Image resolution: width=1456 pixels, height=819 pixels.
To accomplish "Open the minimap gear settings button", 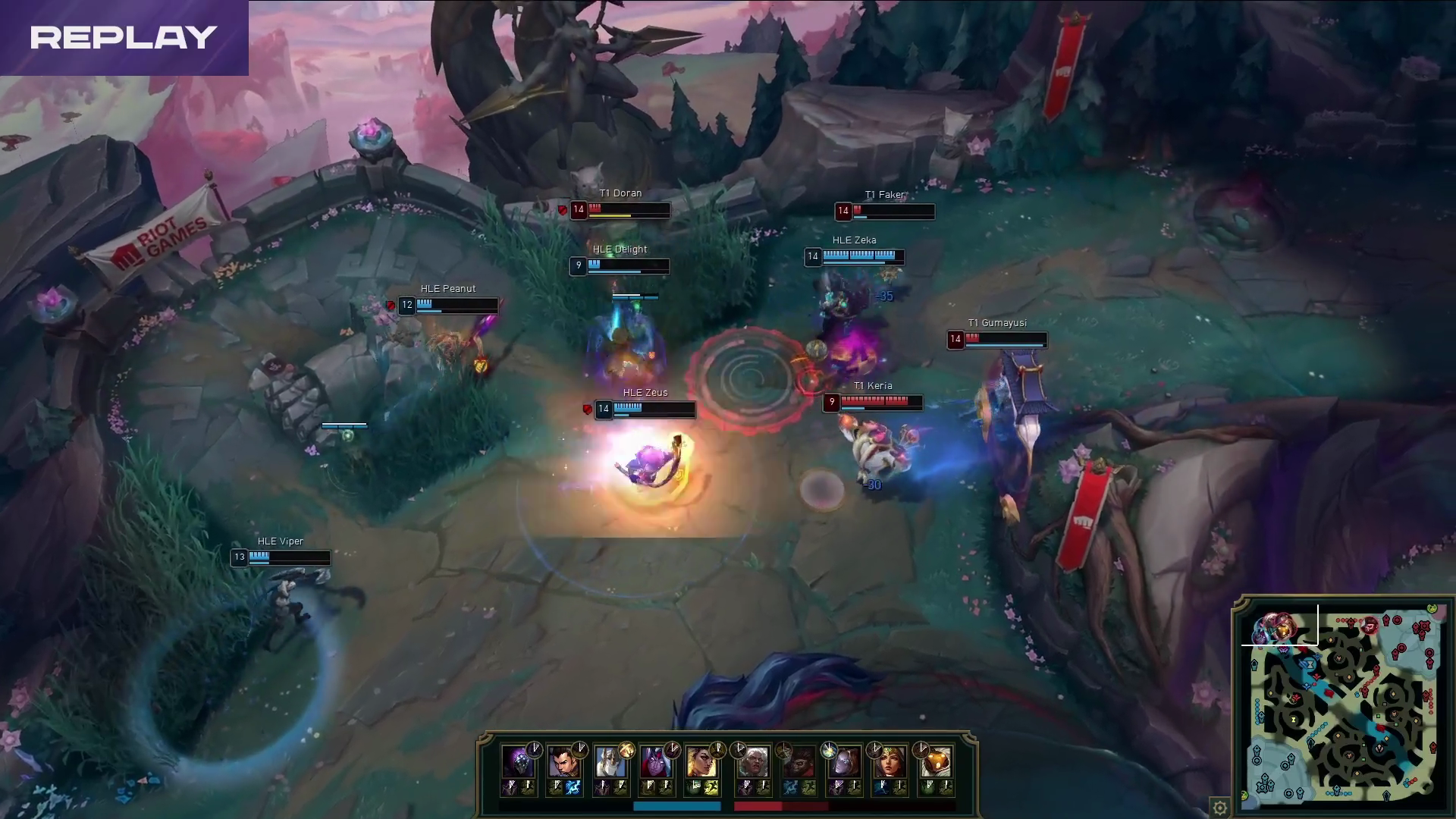I will click(x=1219, y=808).
